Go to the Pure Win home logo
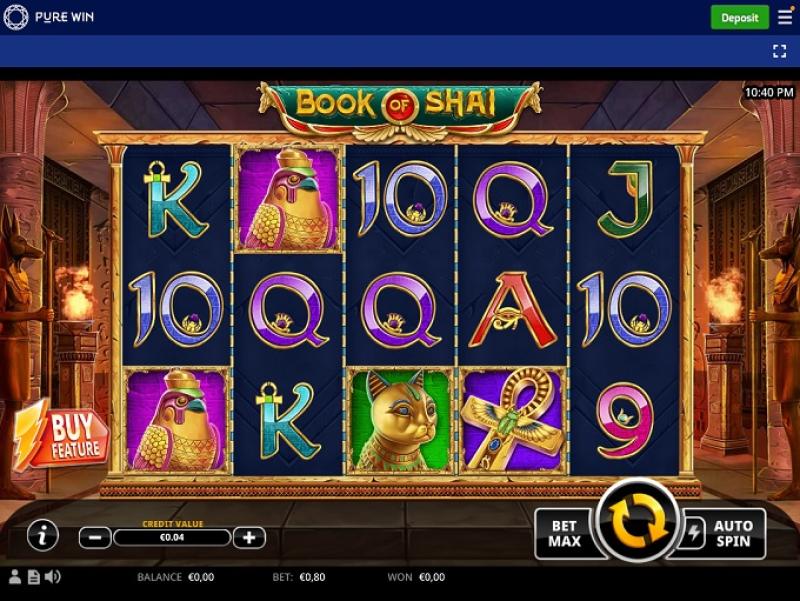The height and width of the screenshot is (601, 800). tap(50, 17)
